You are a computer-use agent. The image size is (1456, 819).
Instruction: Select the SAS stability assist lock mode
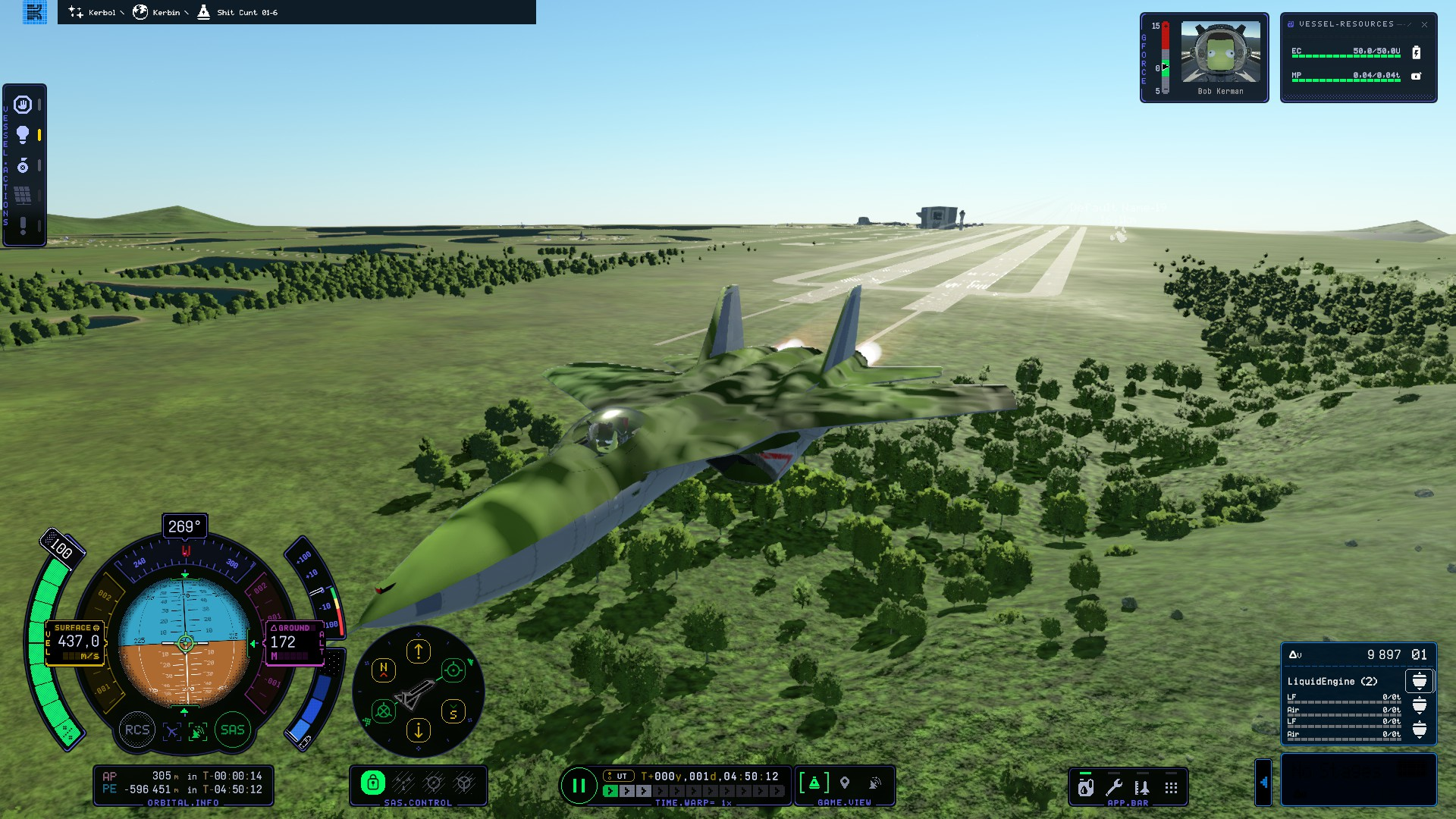tap(372, 783)
